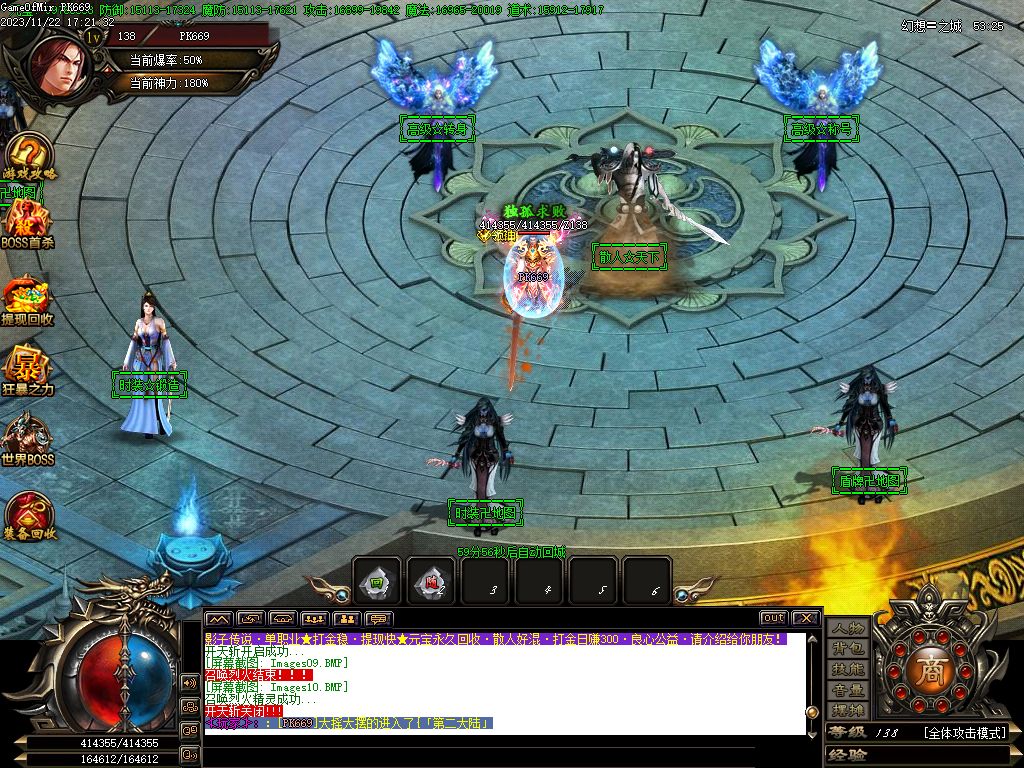1024x768 pixels.
Task: Open the BOSS首杀 first-kill icon
Action: point(28,223)
